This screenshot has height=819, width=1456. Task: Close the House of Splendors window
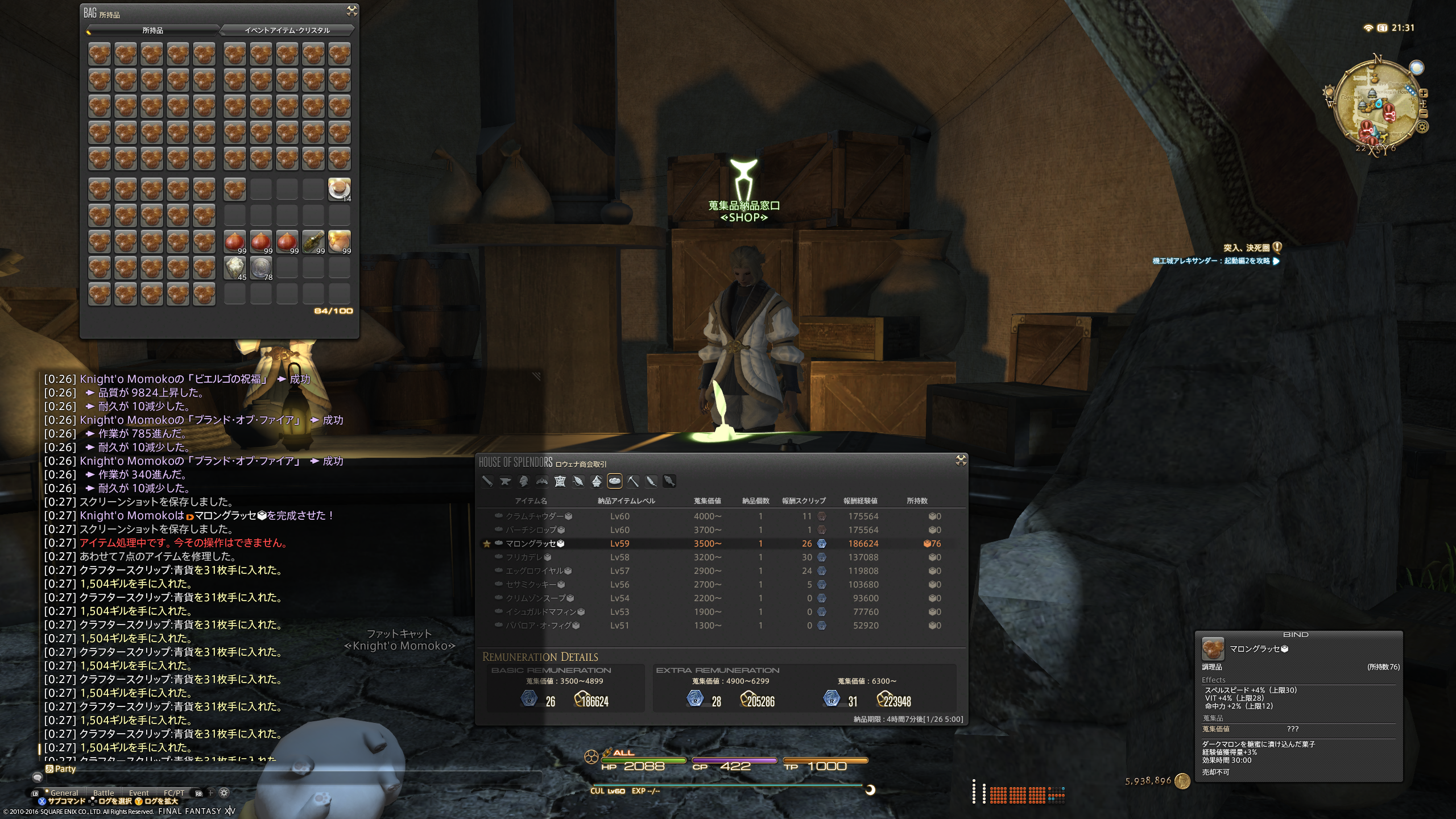click(961, 460)
